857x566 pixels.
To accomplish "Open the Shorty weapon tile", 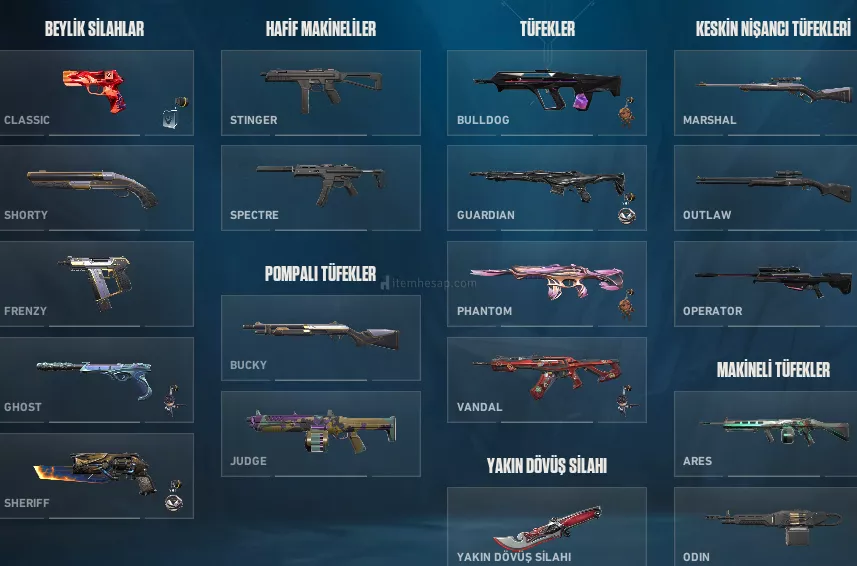I will (97, 189).
